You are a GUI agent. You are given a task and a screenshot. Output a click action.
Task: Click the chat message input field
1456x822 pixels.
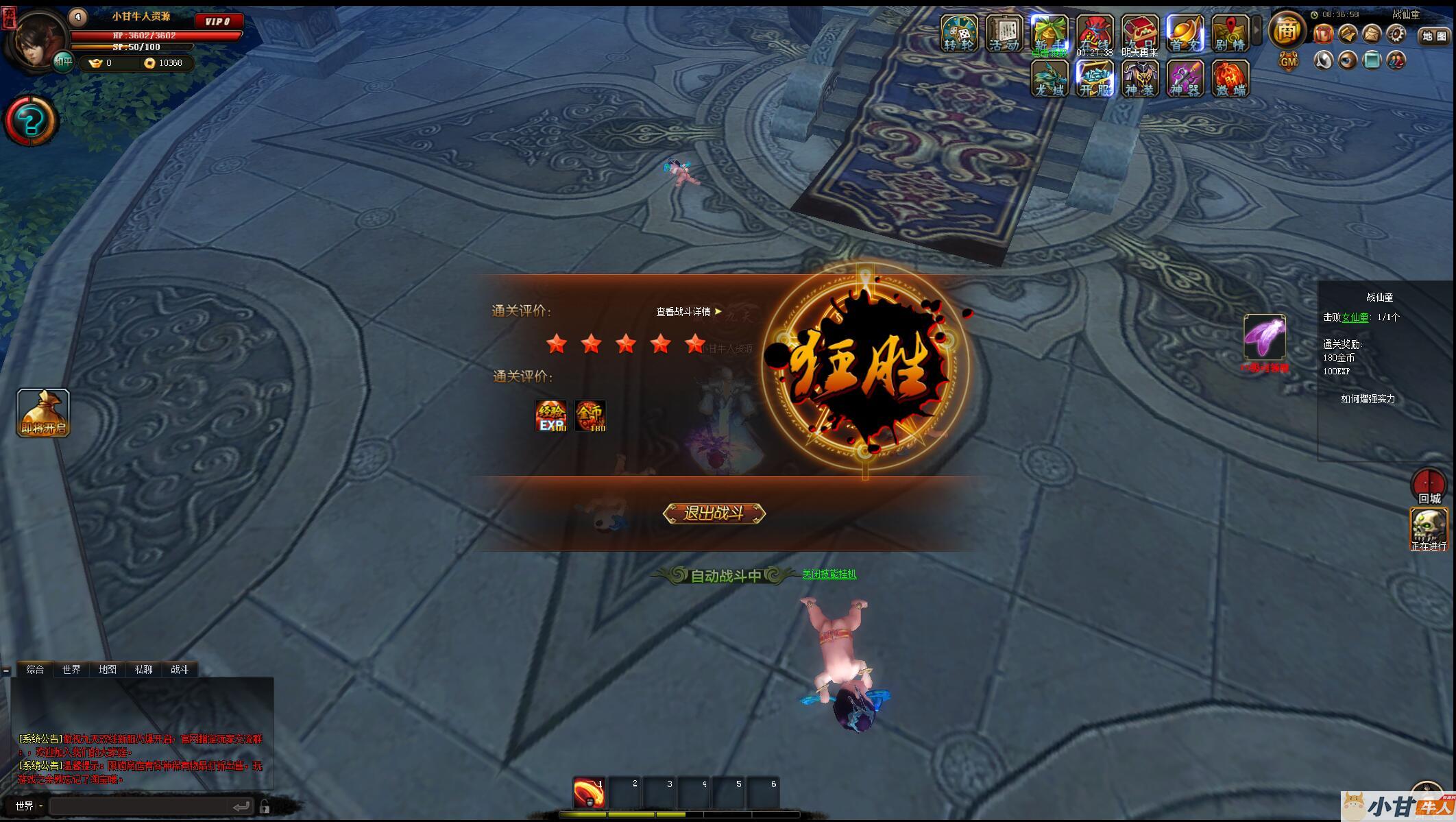[x=144, y=806]
